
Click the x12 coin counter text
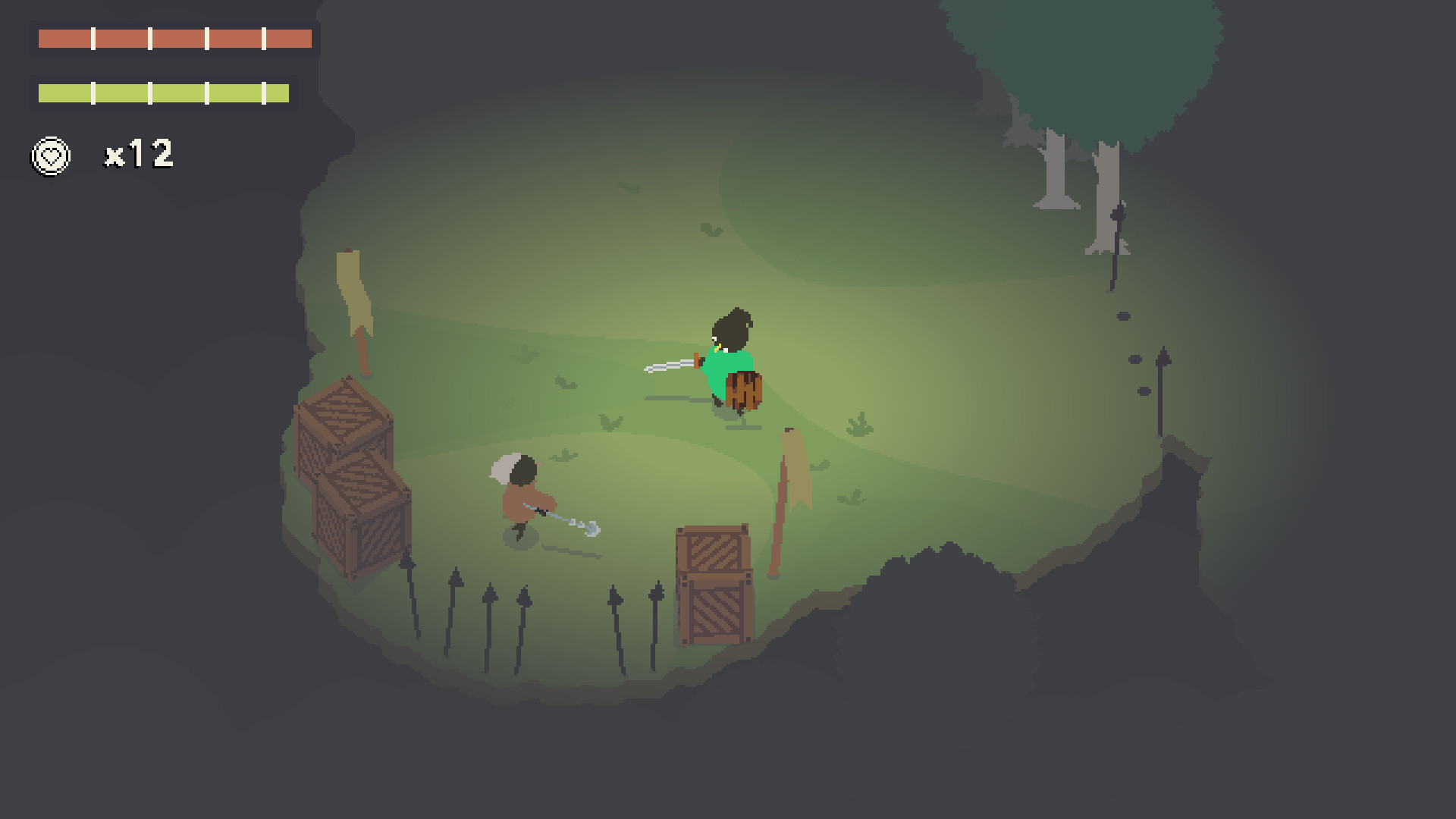point(139,155)
